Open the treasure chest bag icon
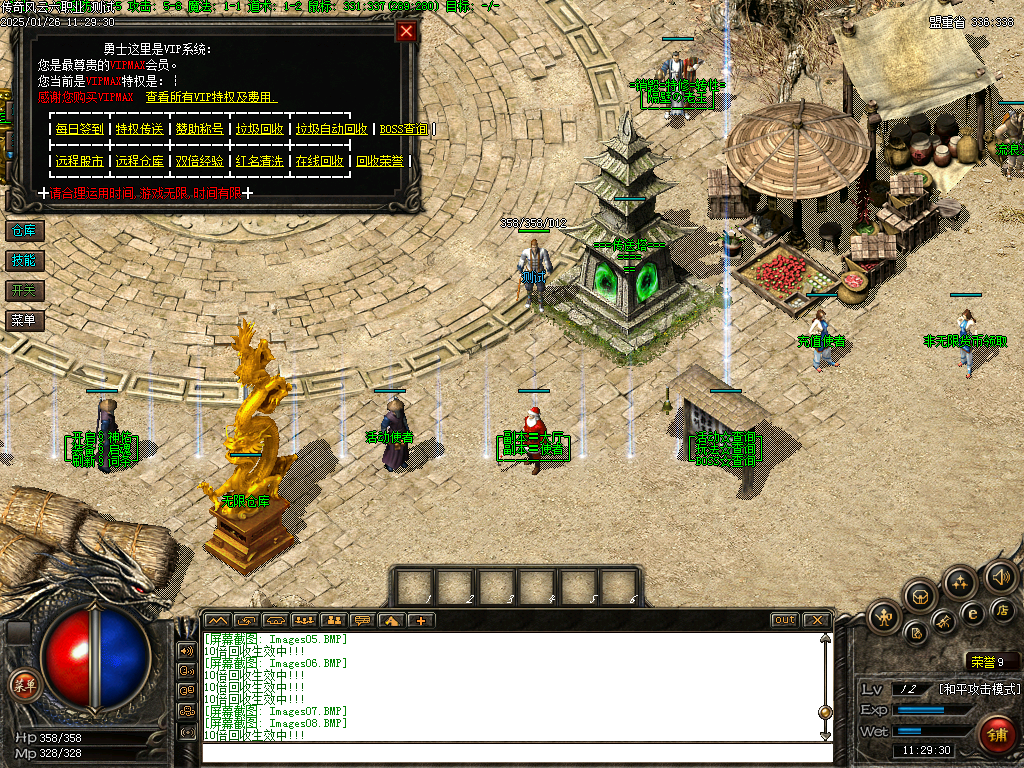1024x768 pixels. coord(920,596)
